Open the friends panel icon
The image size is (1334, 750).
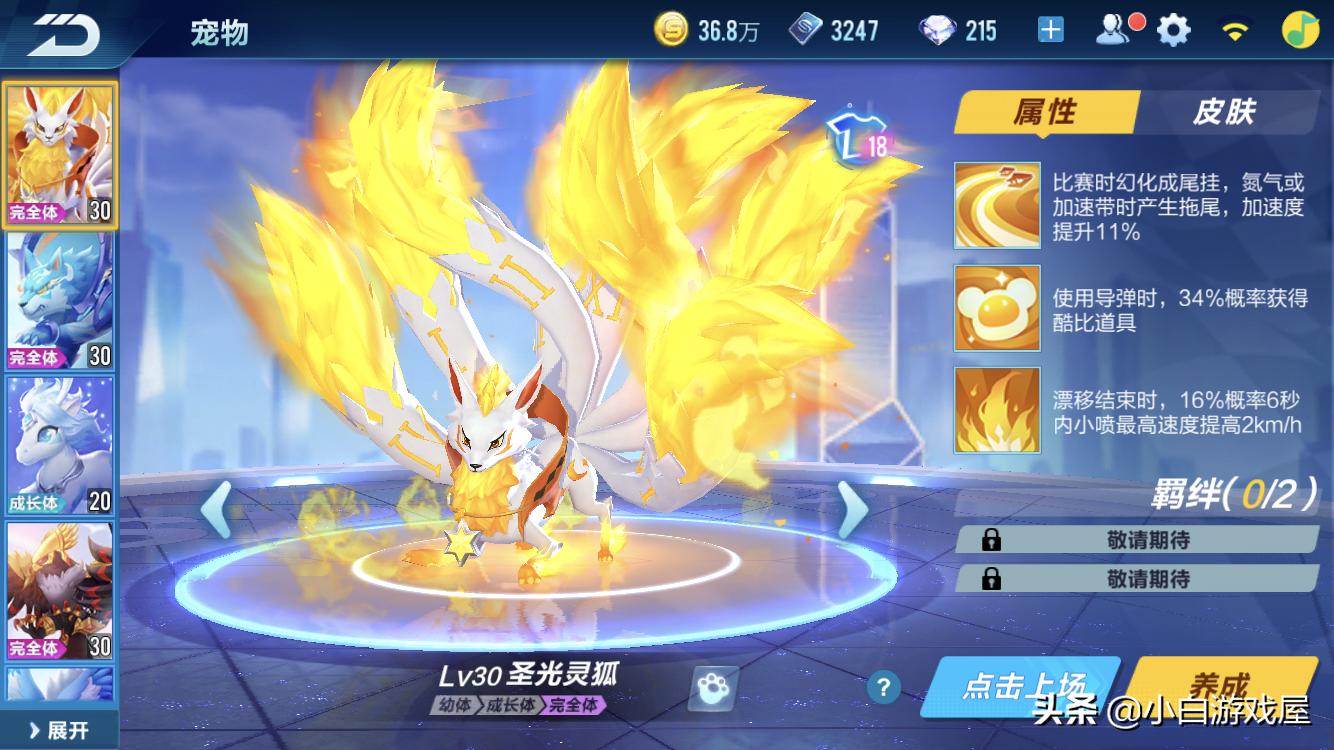(1113, 28)
